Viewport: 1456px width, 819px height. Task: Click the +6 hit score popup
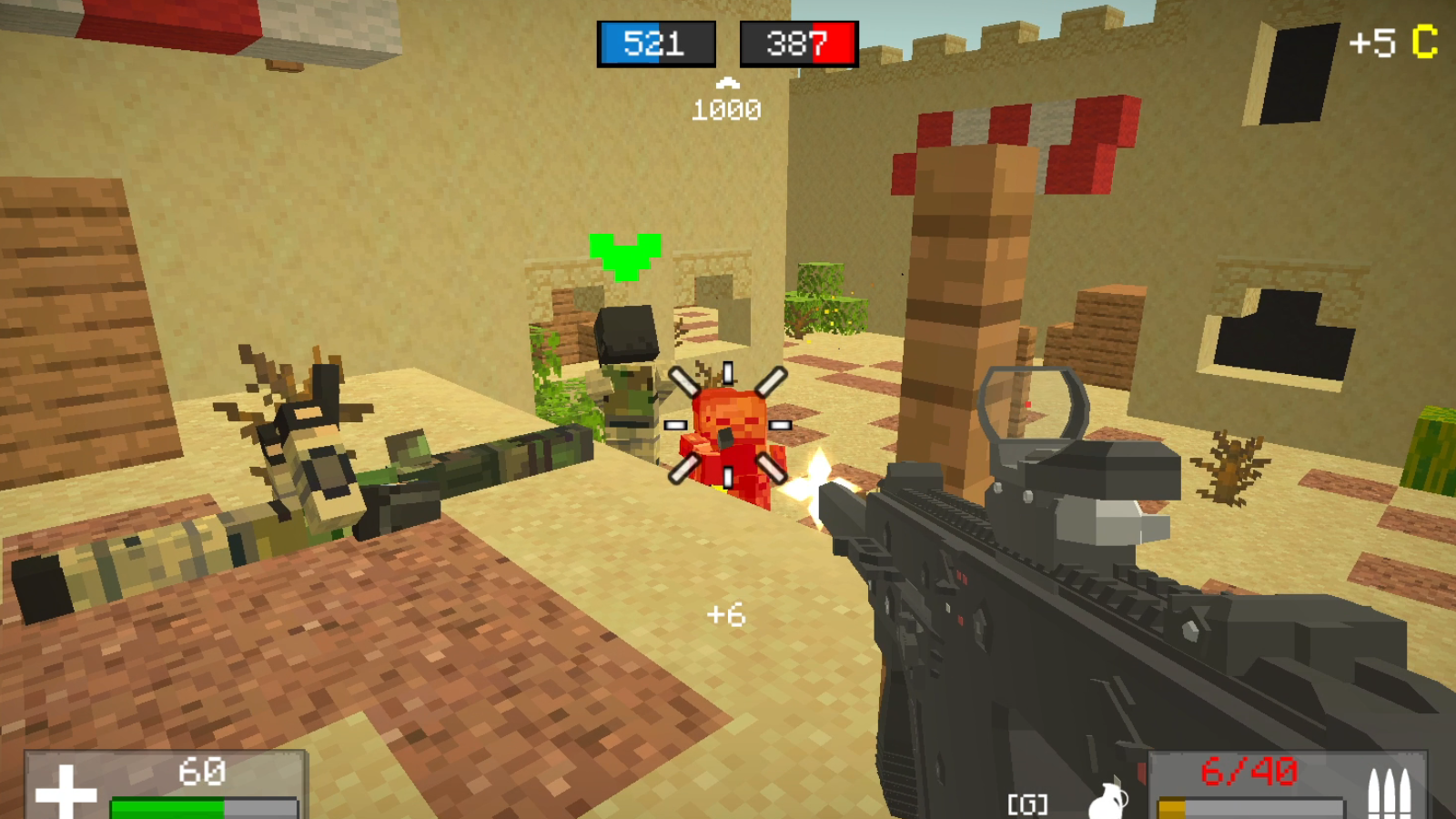click(726, 615)
